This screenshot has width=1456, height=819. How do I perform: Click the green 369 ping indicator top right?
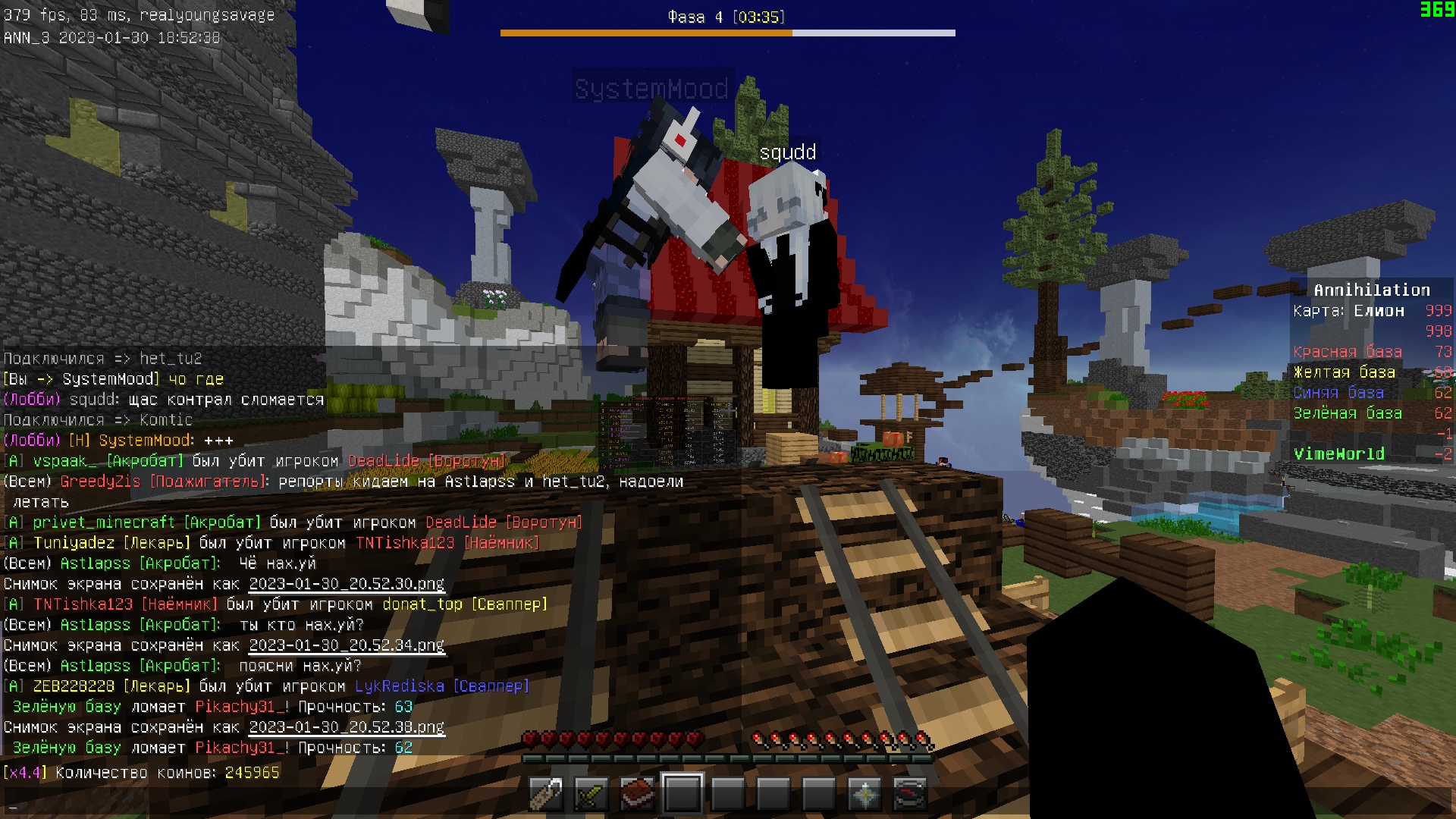[x=1439, y=11]
